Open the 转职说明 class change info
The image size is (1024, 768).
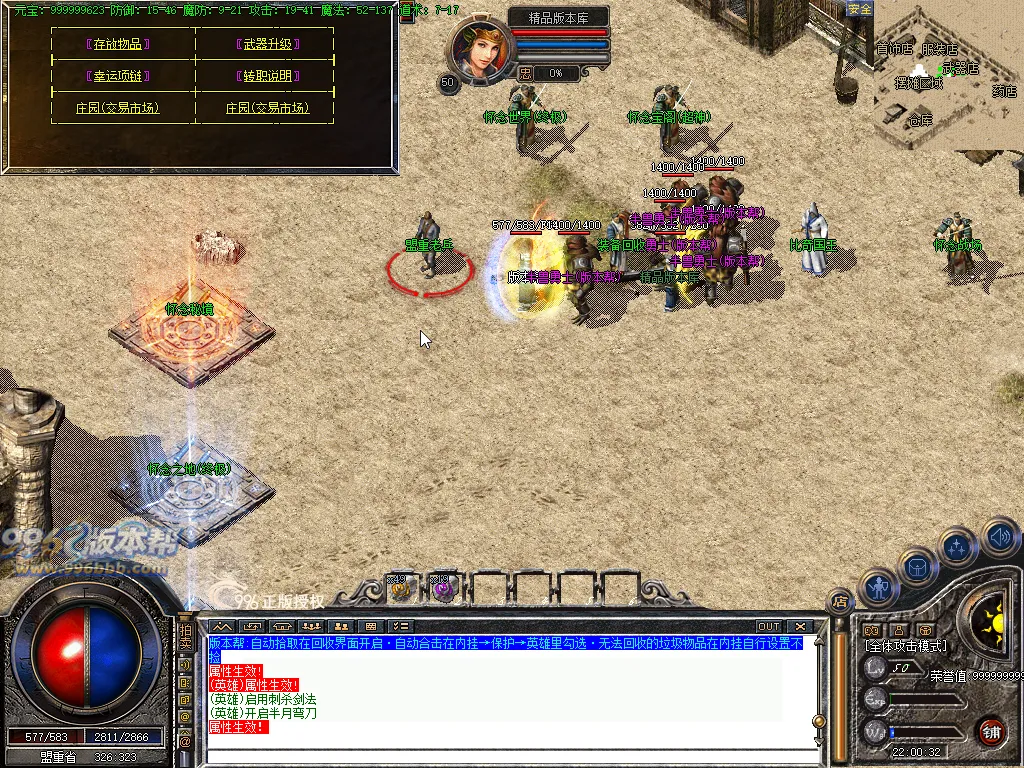(x=271, y=76)
